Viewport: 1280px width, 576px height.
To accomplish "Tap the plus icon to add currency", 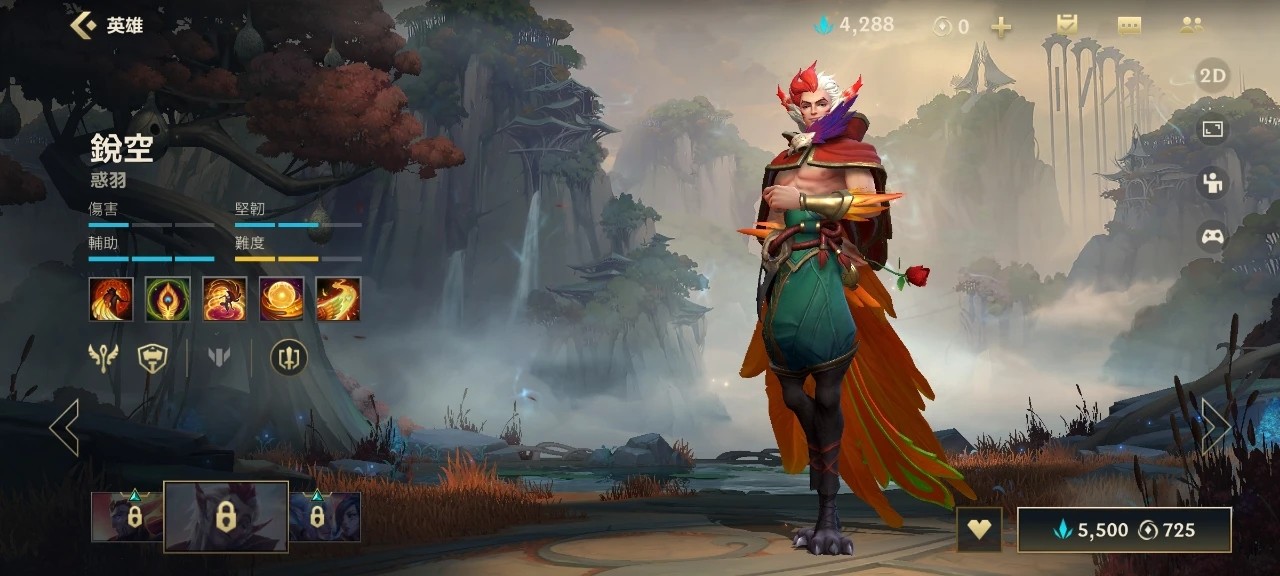I will click(1001, 27).
